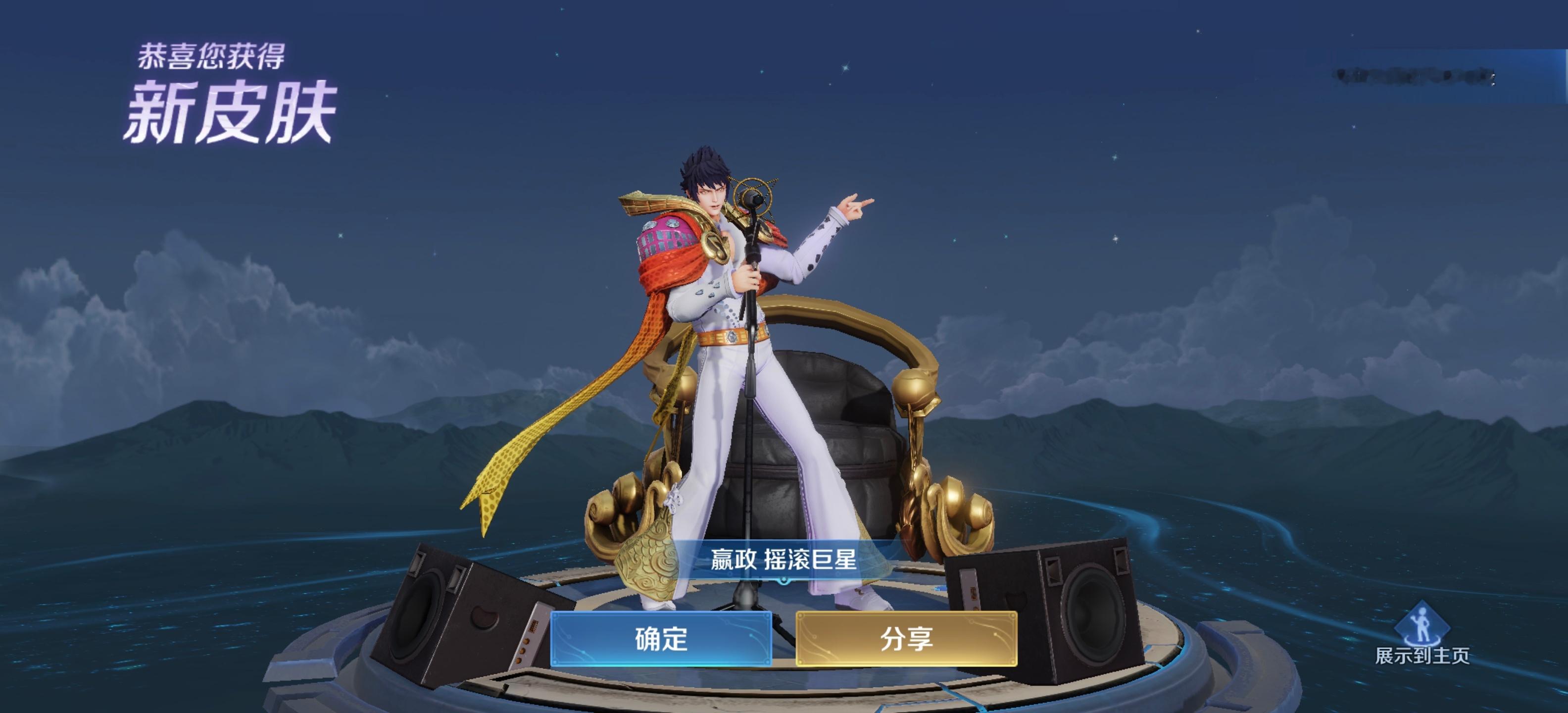Select the 展示到主页 showcase icon
Screen dimensions: 1568x713
1422,627
